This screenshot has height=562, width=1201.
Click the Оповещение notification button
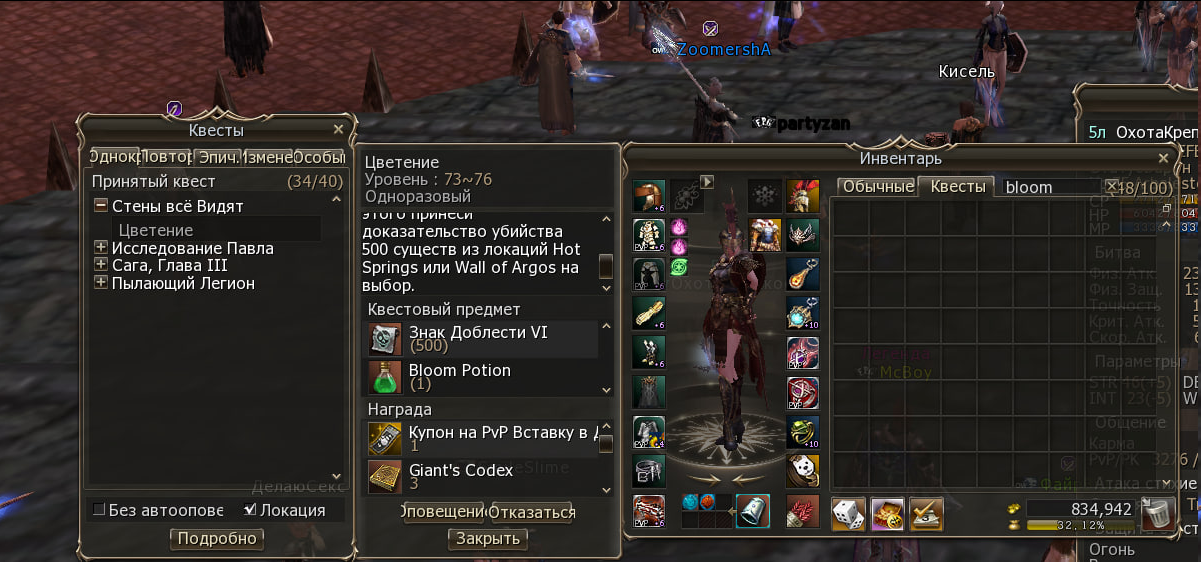(443, 513)
